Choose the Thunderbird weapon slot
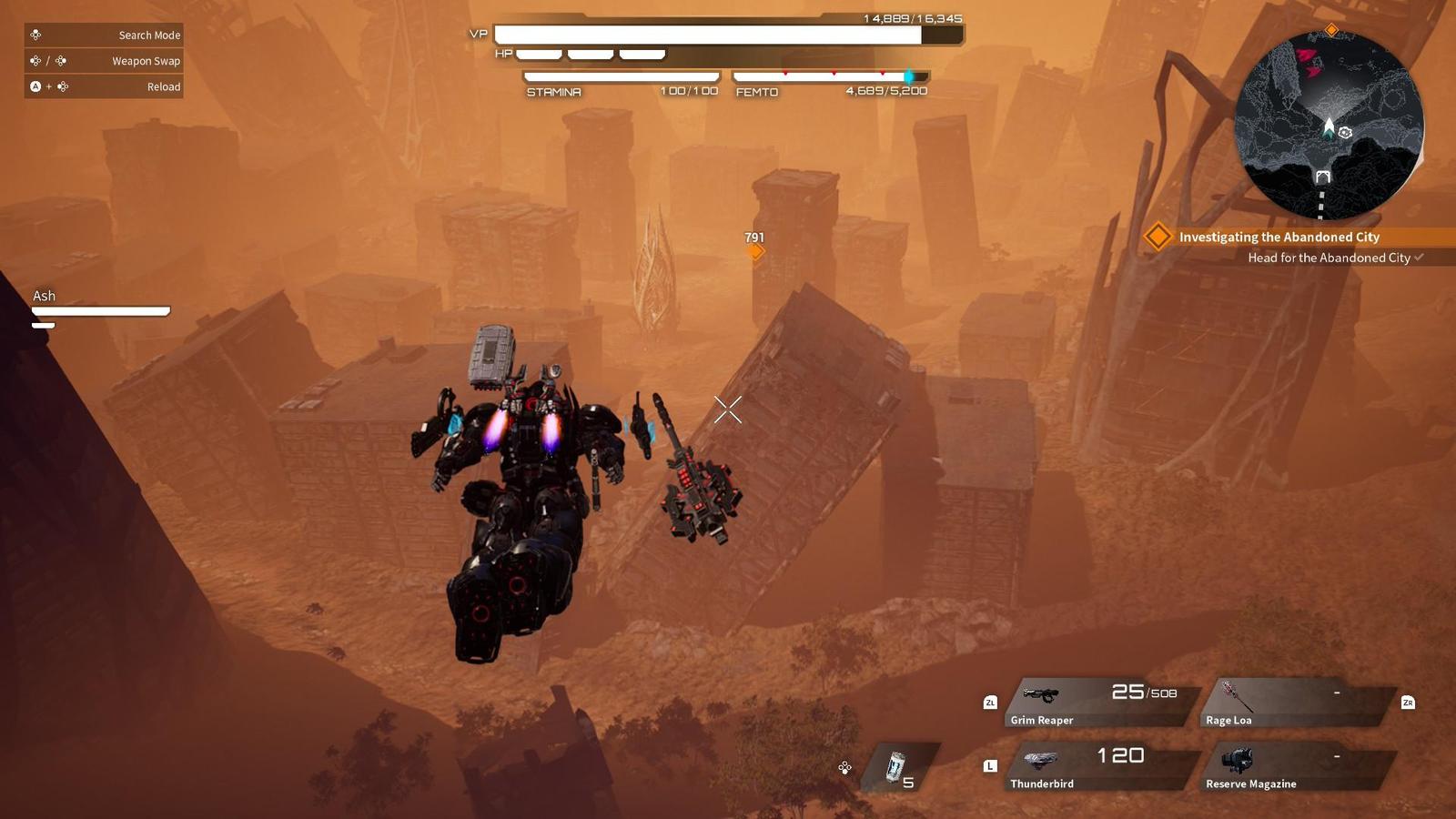Image resolution: width=1456 pixels, height=819 pixels. pyautogui.click(x=1099, y=766)
